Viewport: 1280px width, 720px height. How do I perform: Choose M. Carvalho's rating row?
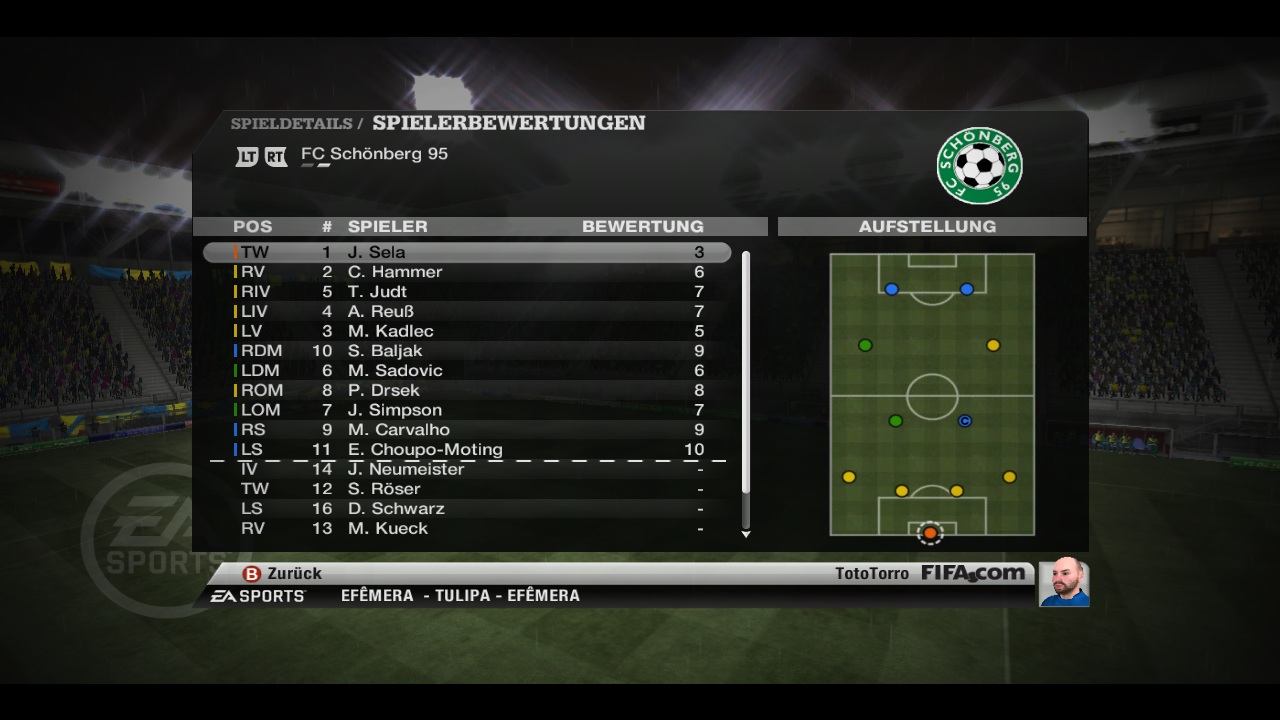tap(466, 430)
